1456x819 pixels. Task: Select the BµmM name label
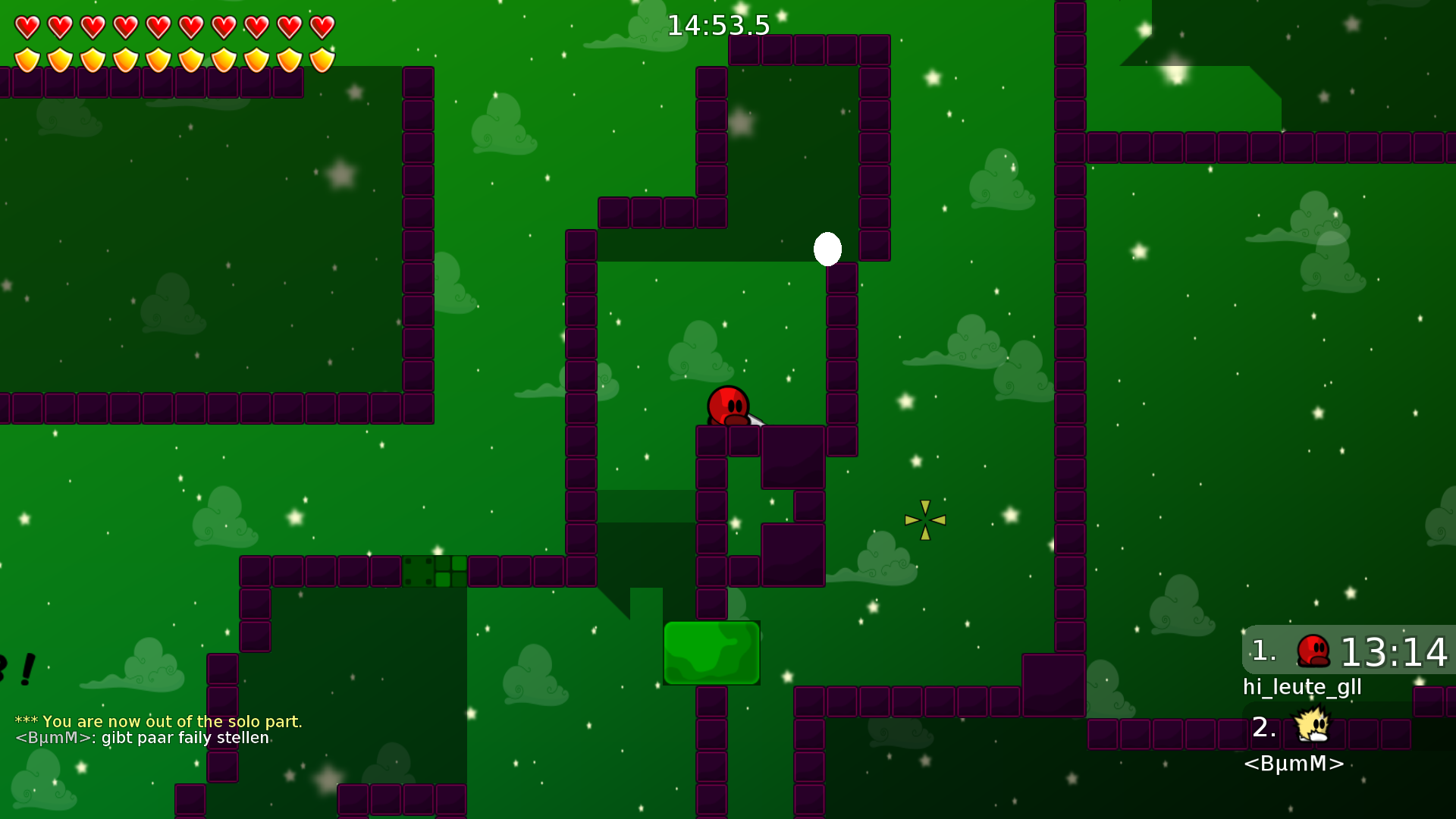[1294, 764]
